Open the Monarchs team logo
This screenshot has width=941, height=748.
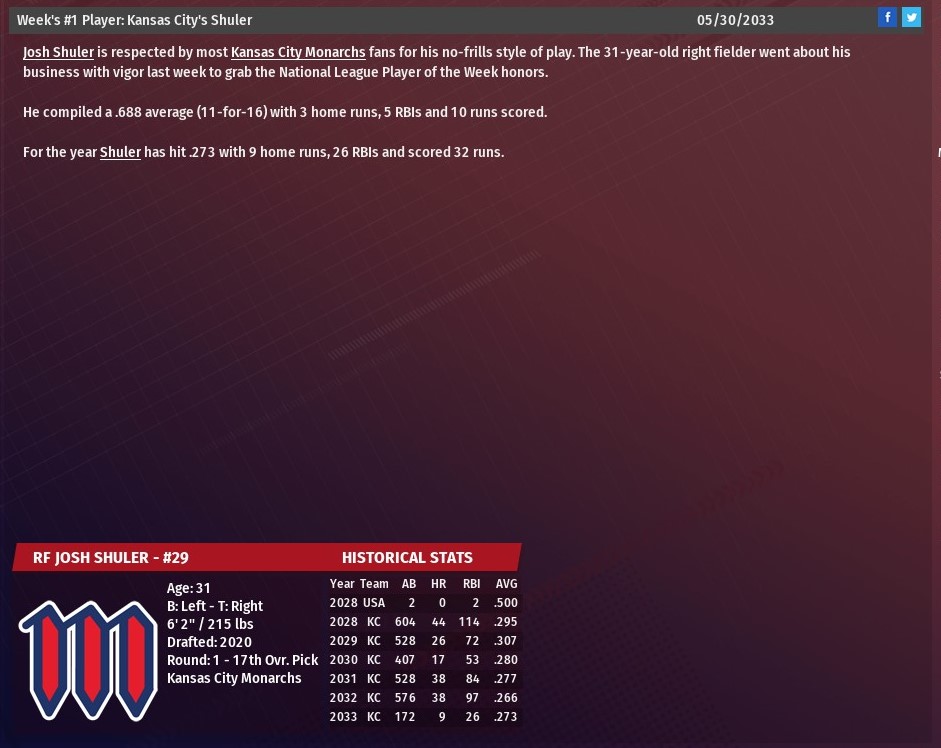[x=87, y=659]
